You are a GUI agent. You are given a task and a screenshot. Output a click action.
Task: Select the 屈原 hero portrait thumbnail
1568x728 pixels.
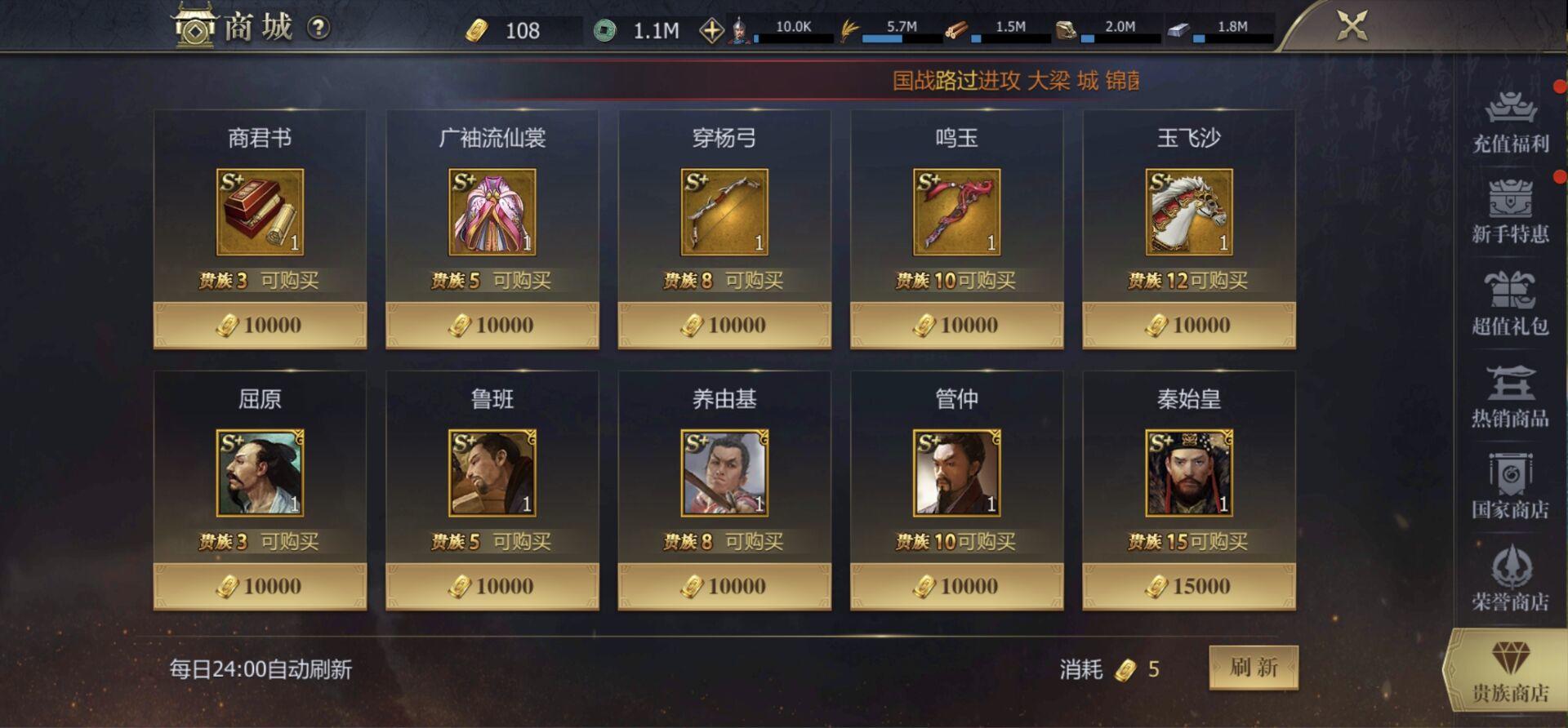pos(260,472)
